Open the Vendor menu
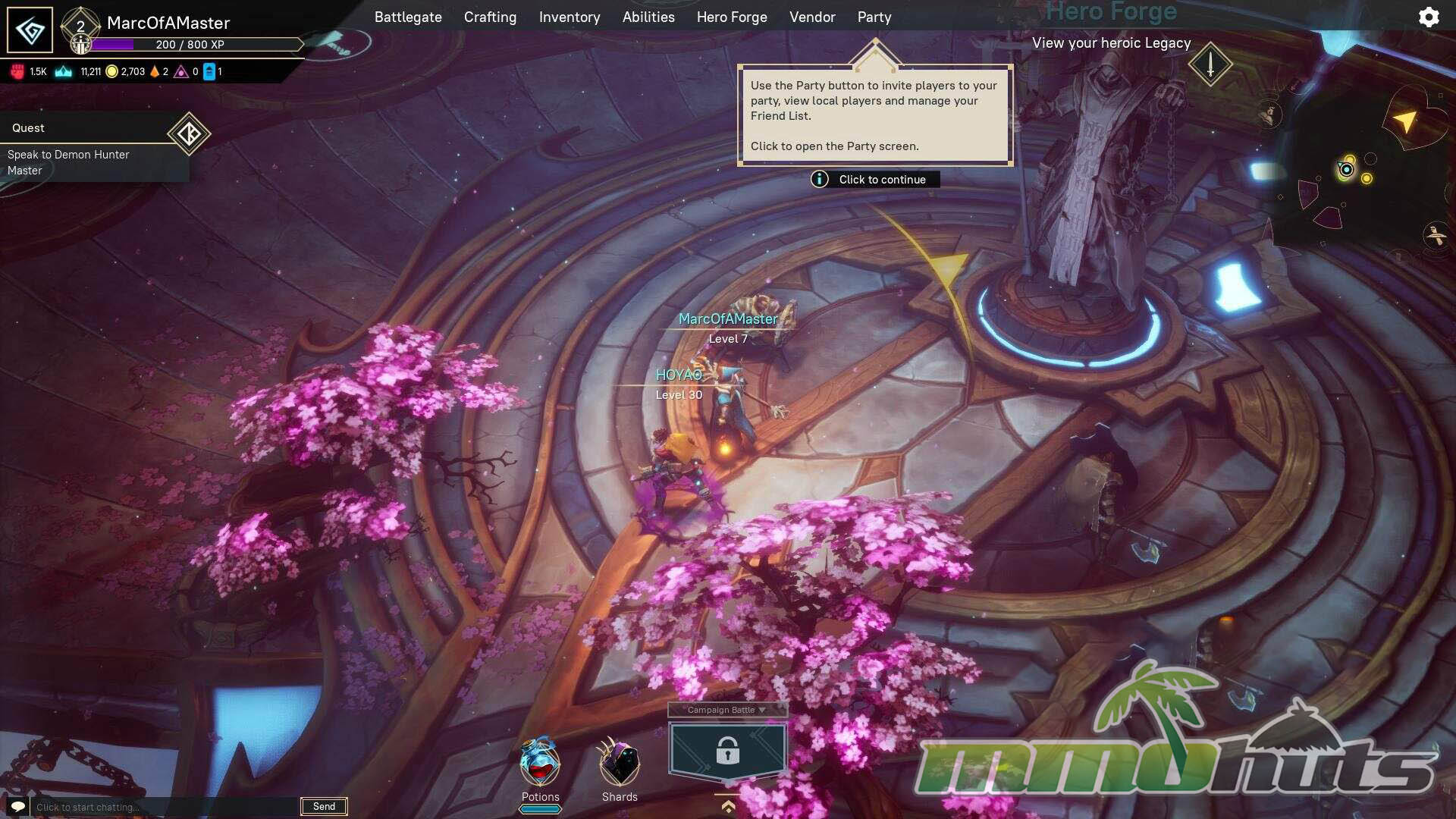1456x819 pixels. [812, 17]
